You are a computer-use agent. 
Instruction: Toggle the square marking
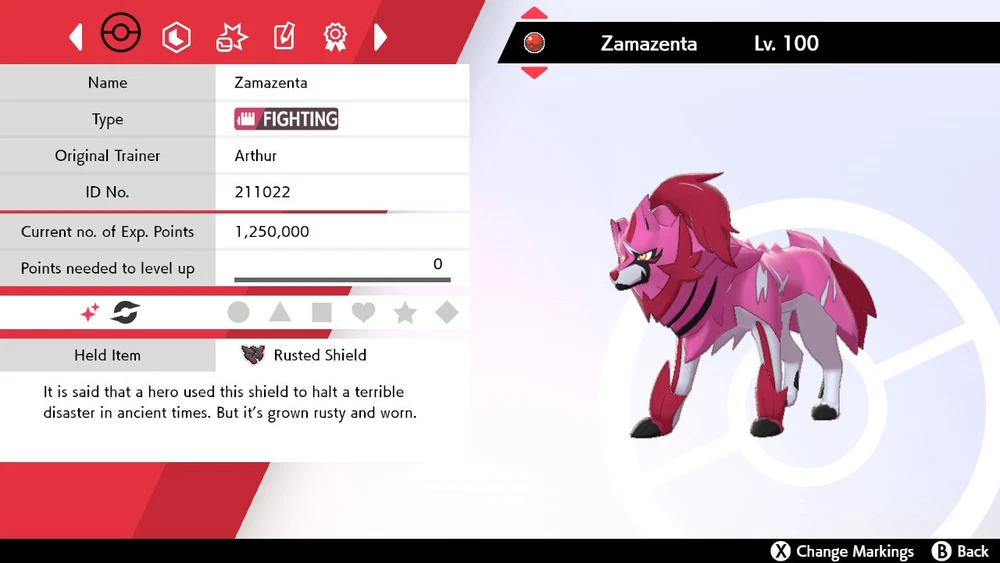(x=322, y=313)
